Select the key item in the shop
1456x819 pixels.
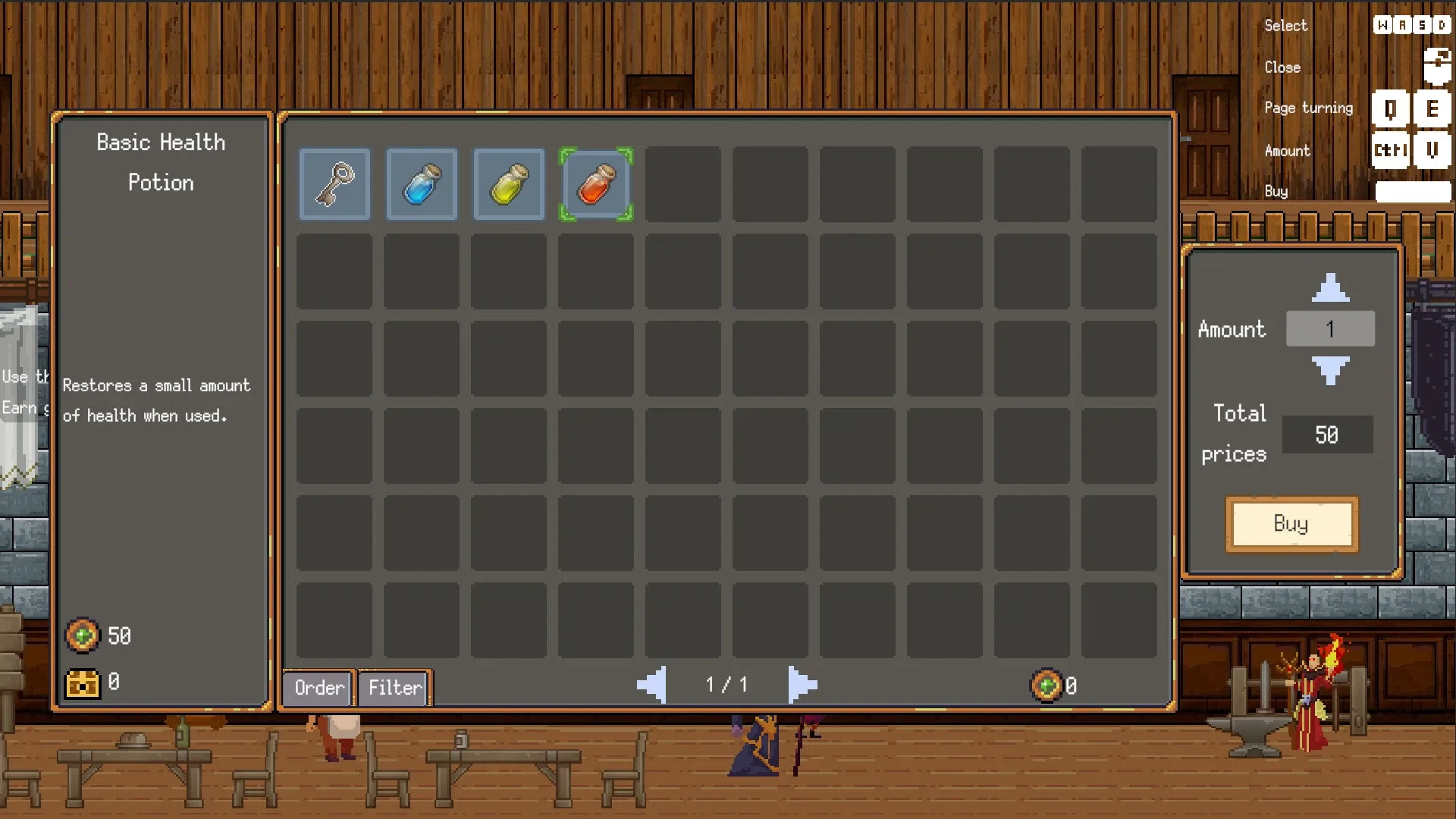(x=334, y=184)
